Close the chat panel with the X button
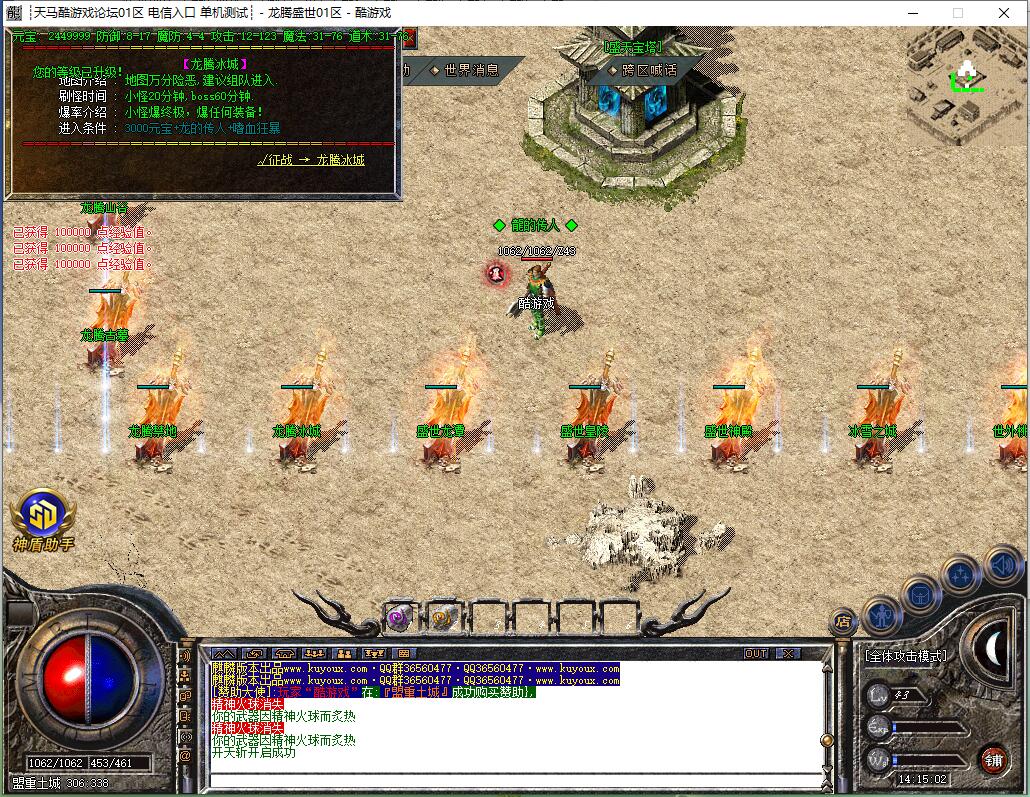 click(x=788, y=653)
